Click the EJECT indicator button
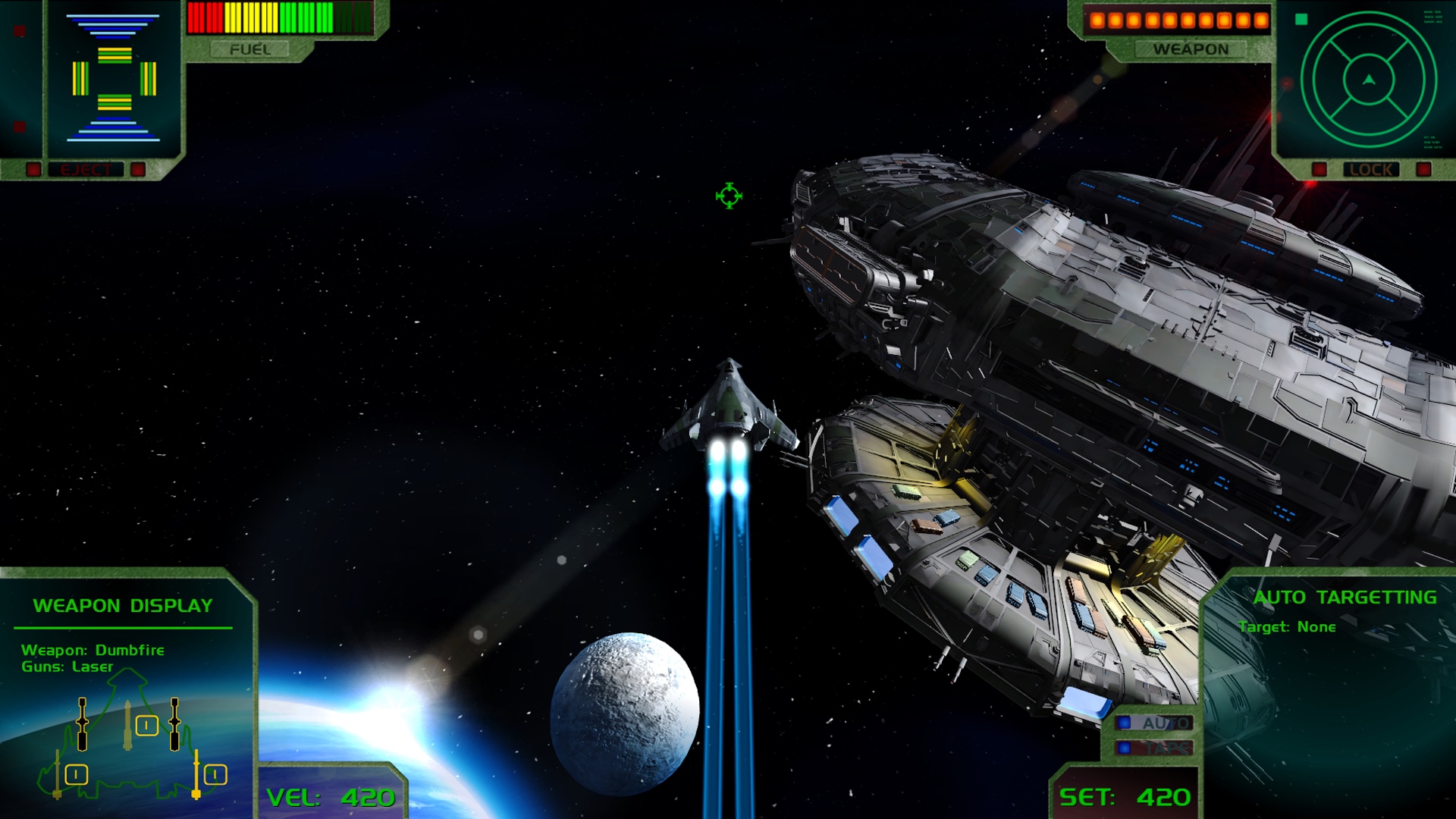1456x819 pixels. click(86, 169)
